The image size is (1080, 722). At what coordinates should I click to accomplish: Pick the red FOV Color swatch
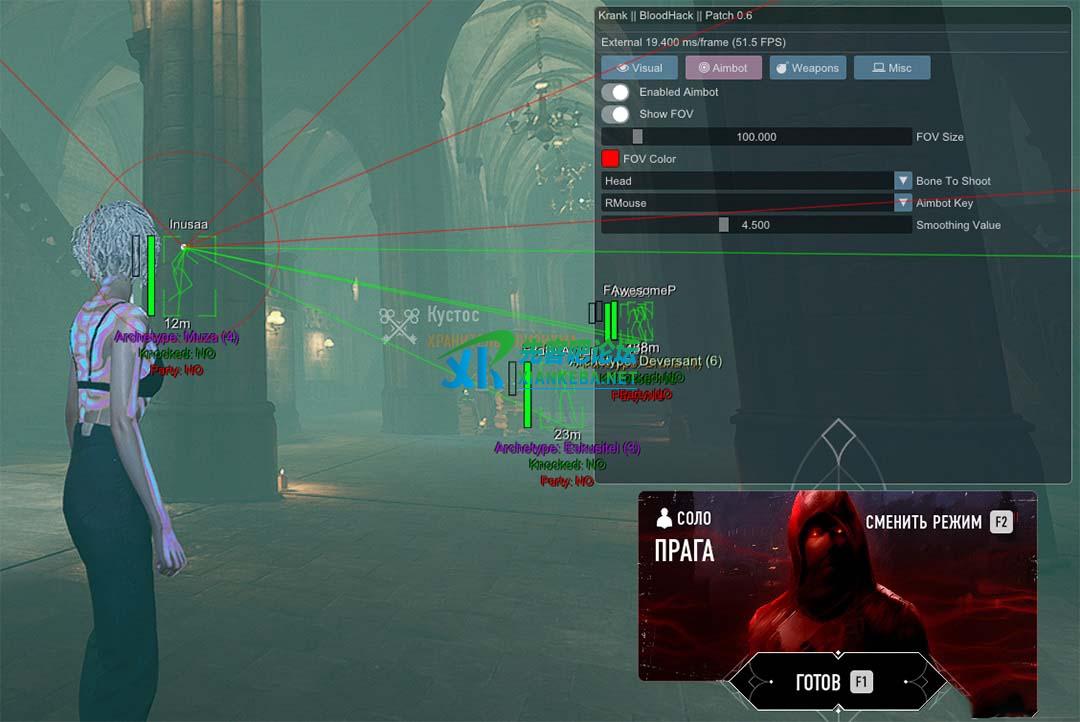(x=610, y=159)
